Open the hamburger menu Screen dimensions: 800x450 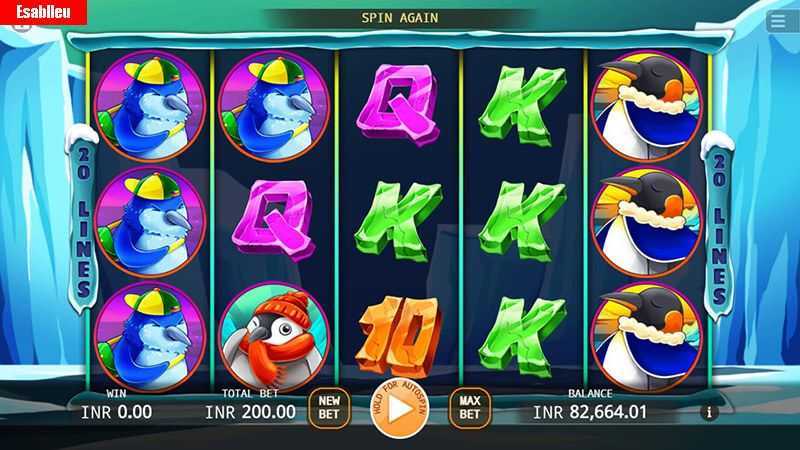778,20
